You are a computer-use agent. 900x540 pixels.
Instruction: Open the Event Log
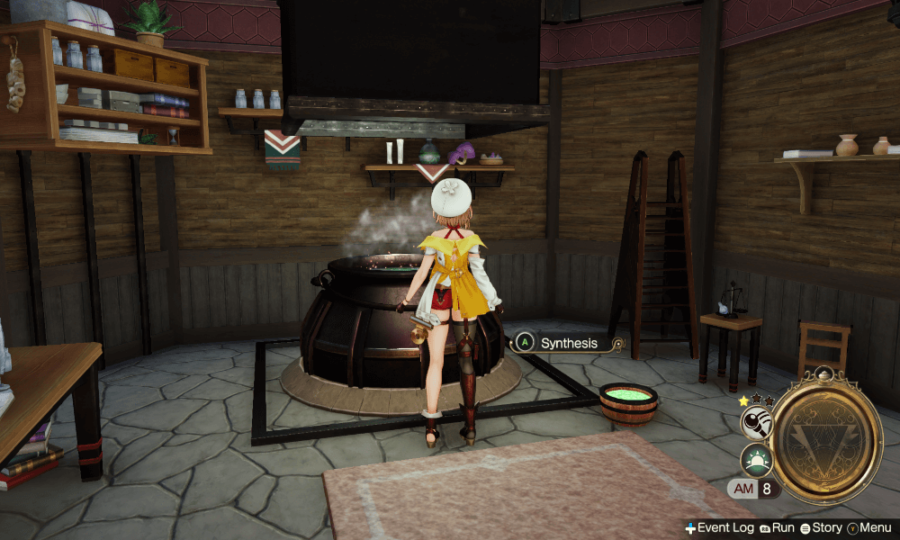[x=720, y=527]
